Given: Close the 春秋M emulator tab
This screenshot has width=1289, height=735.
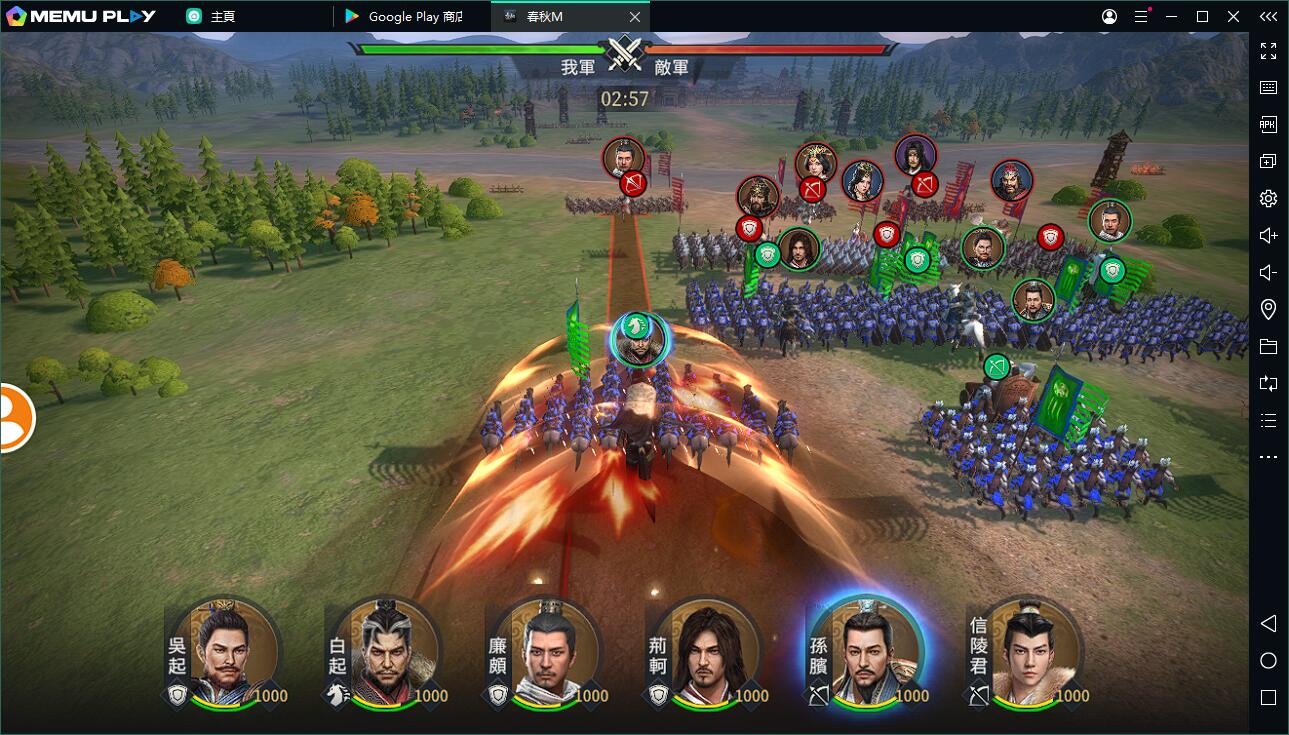Looking at the screenshot, I should [x=635, y=17].
